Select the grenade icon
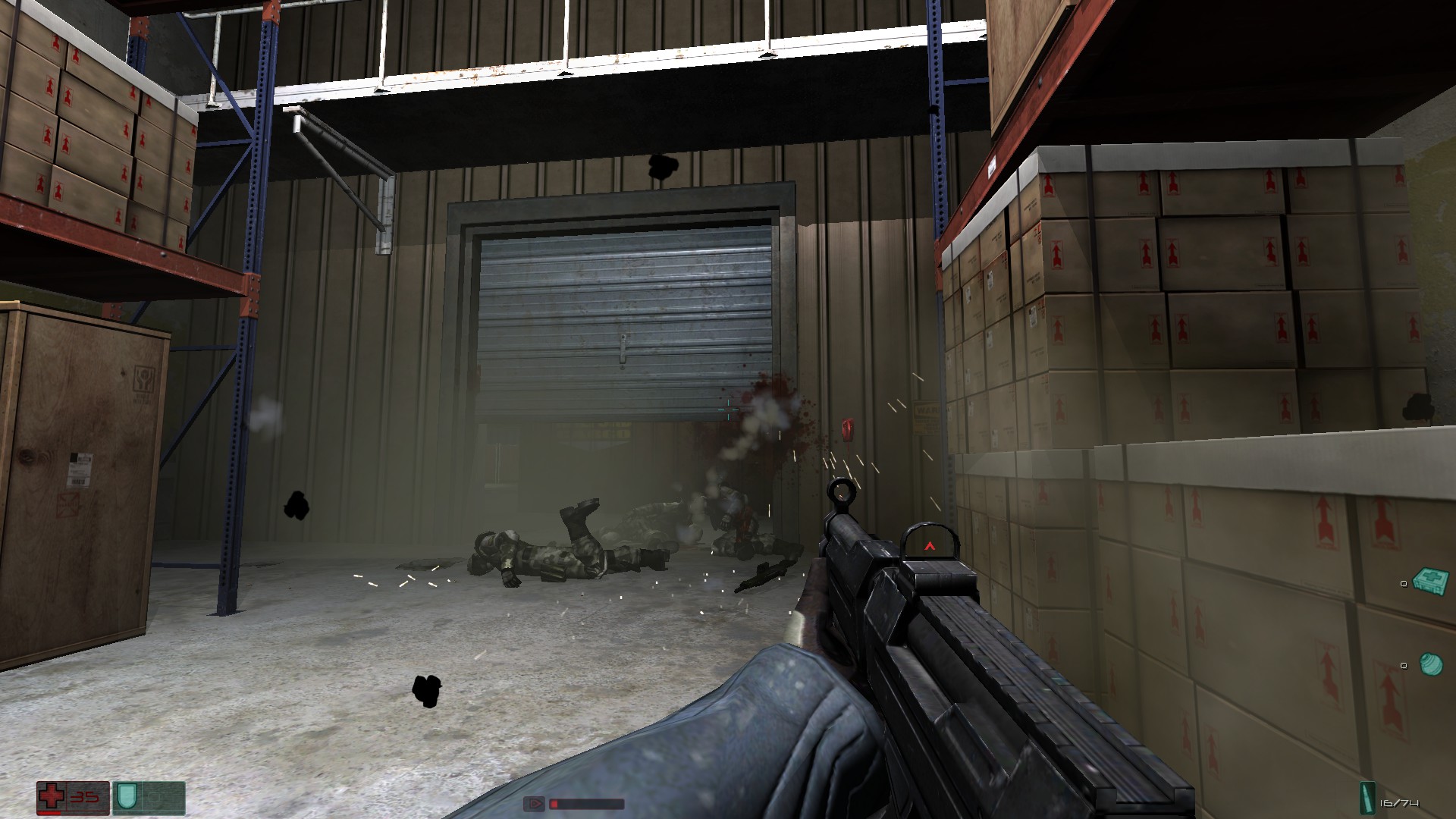 pos(1430,664)
